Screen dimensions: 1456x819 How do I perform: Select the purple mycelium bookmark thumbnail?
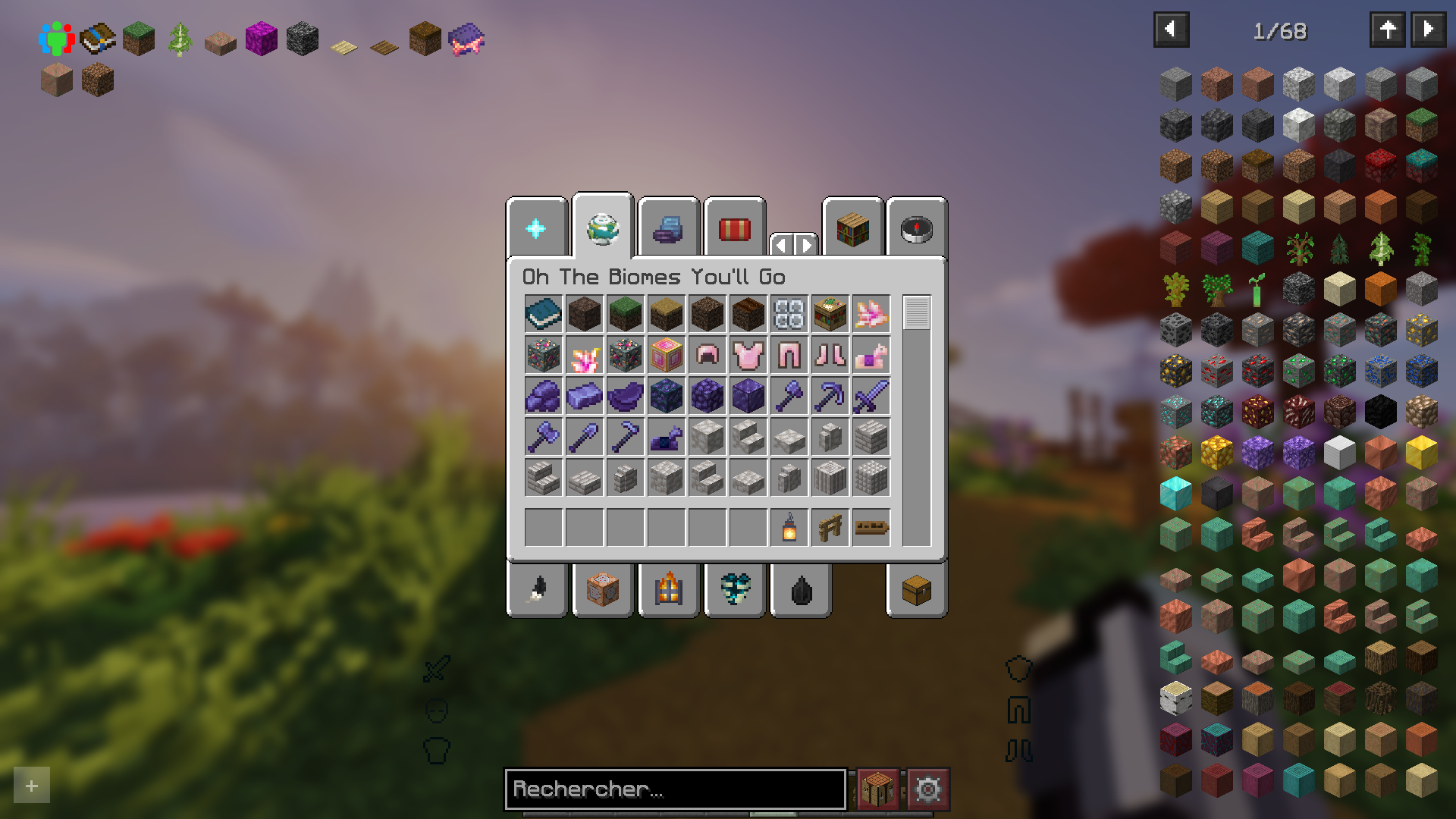click(260, 39)
